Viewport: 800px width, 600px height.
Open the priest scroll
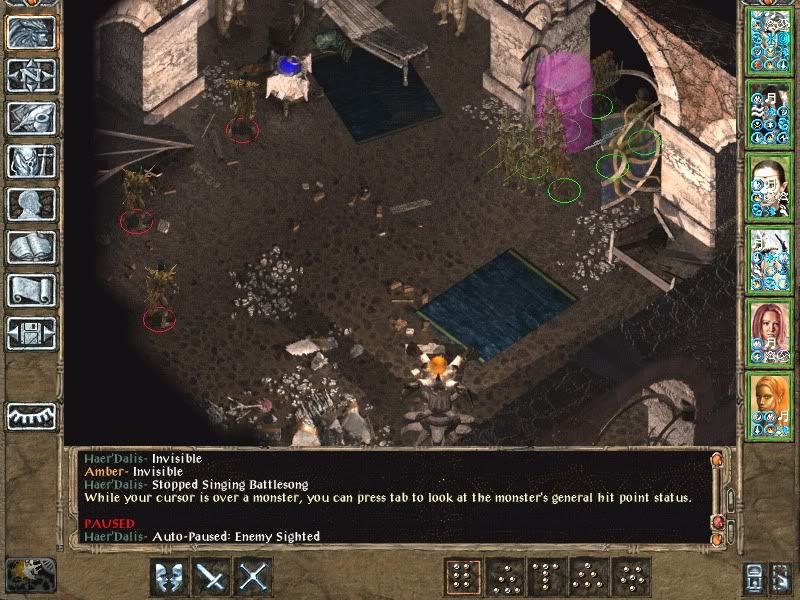pos(31,290)
